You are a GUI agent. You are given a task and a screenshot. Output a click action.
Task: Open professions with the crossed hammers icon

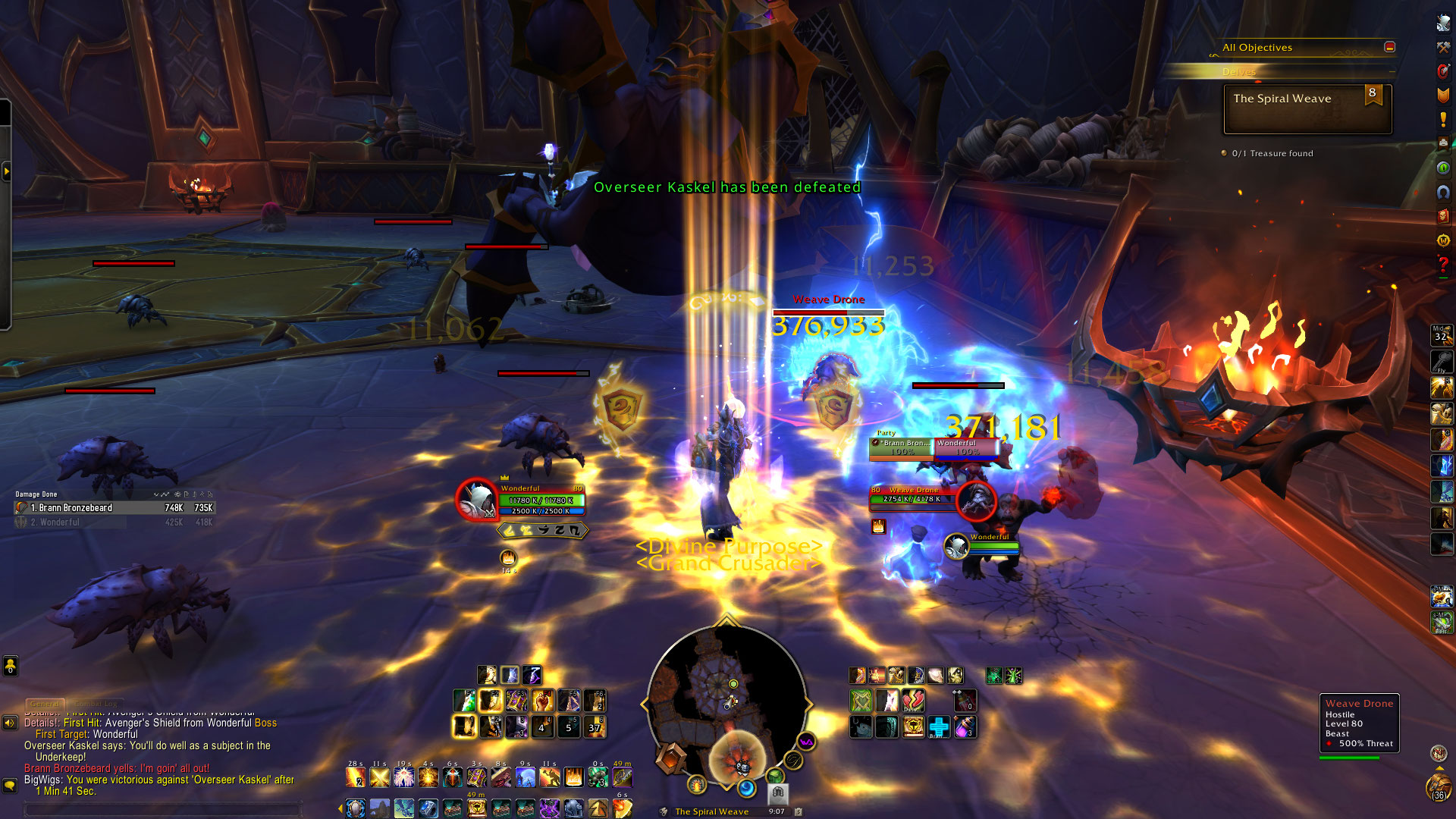click(x=1443, y=48)
